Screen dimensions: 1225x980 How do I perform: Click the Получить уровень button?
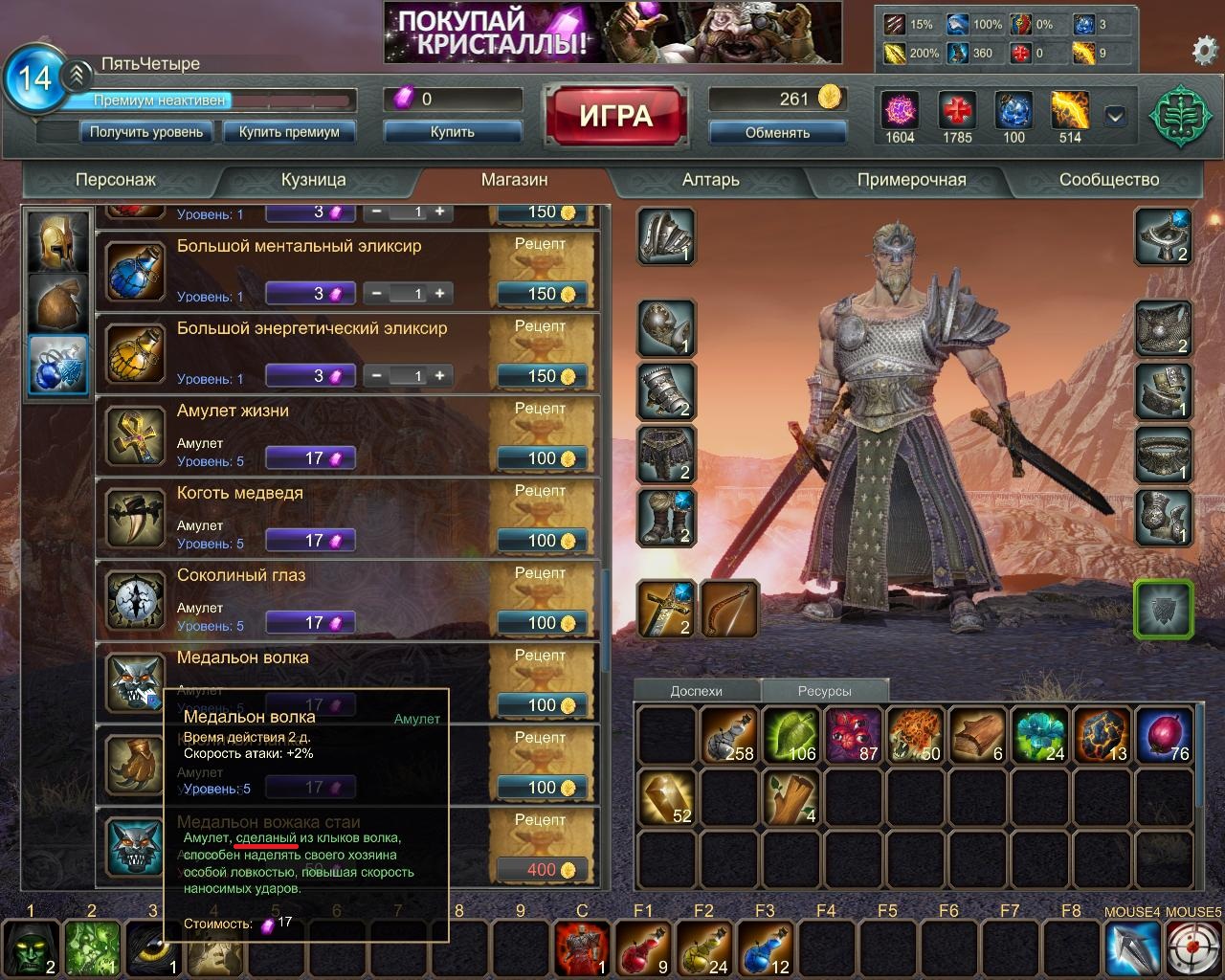point(146,132)
